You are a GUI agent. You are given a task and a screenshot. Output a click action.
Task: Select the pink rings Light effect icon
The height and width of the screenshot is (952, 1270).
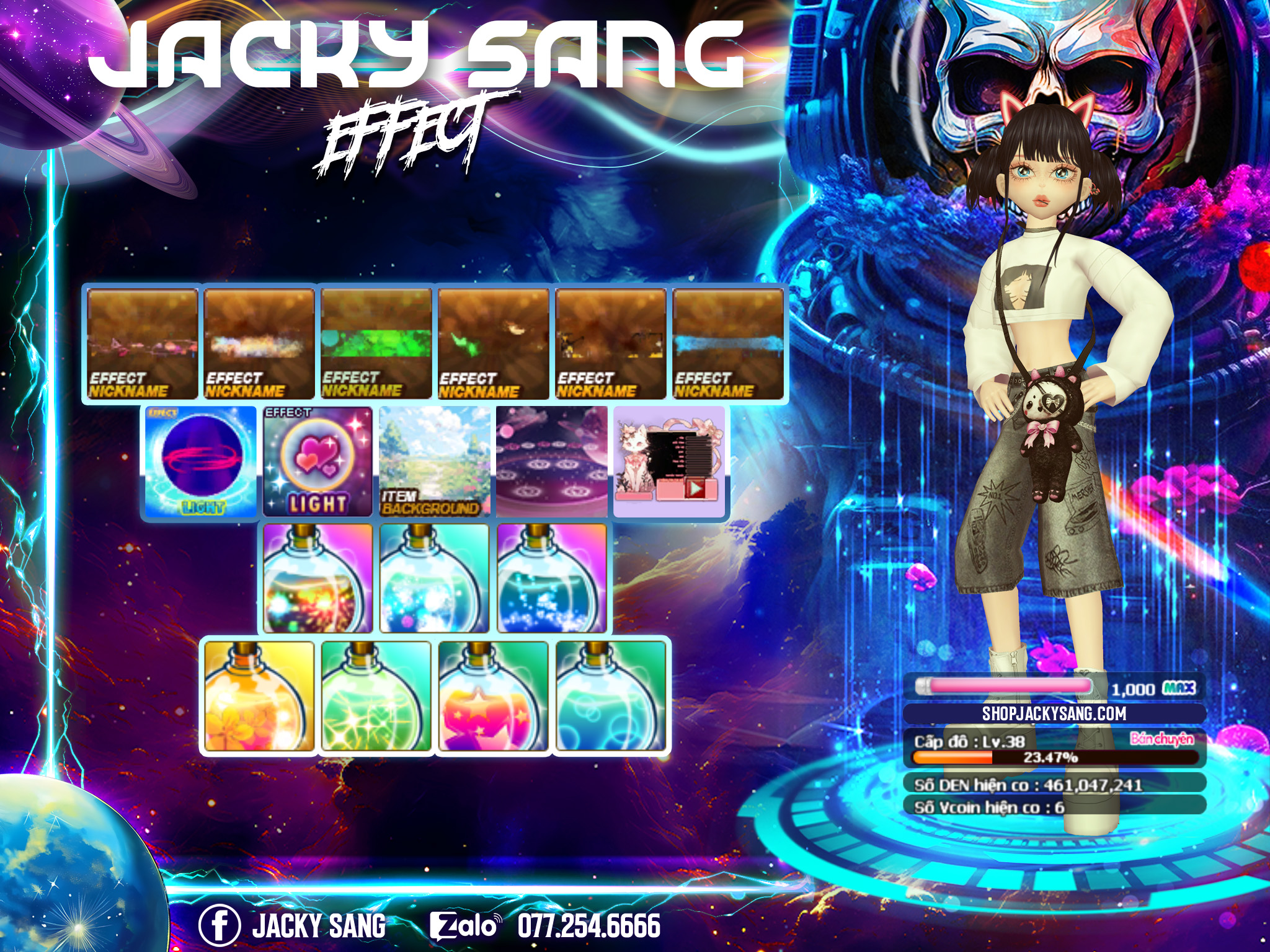point(201,462)
